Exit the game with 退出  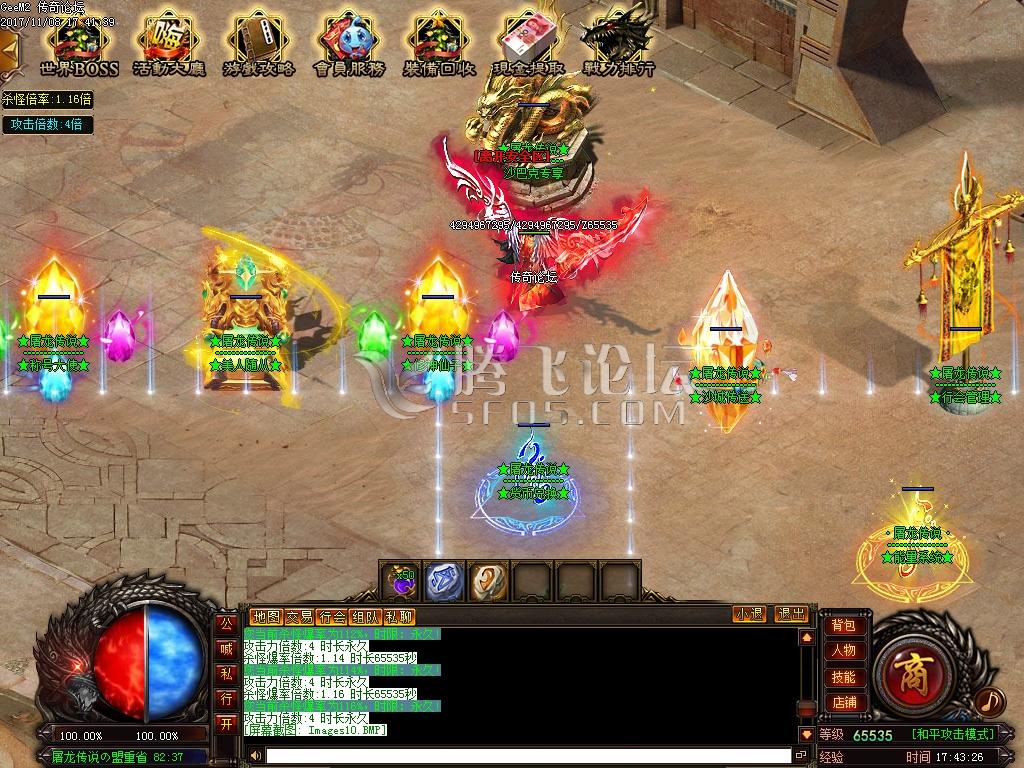pyautogui.click(x=791, y=614)
